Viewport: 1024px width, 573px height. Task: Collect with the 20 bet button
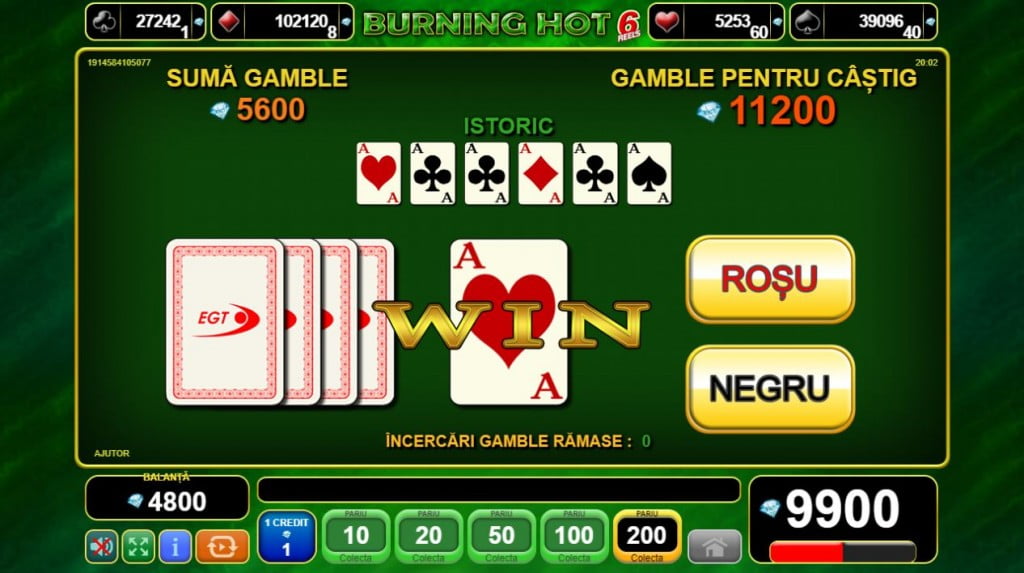click(429, 537)
